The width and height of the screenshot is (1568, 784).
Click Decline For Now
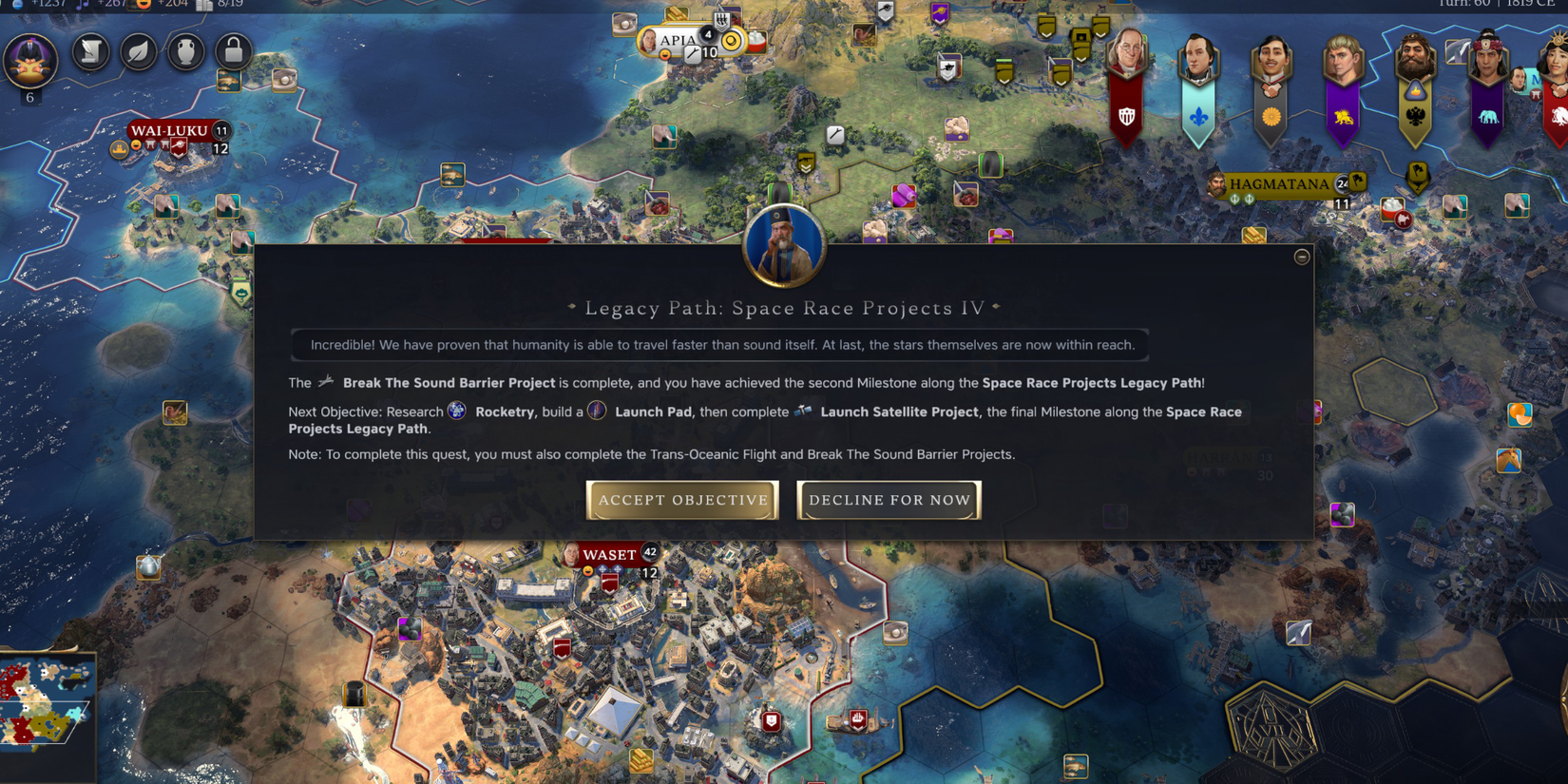889,500
